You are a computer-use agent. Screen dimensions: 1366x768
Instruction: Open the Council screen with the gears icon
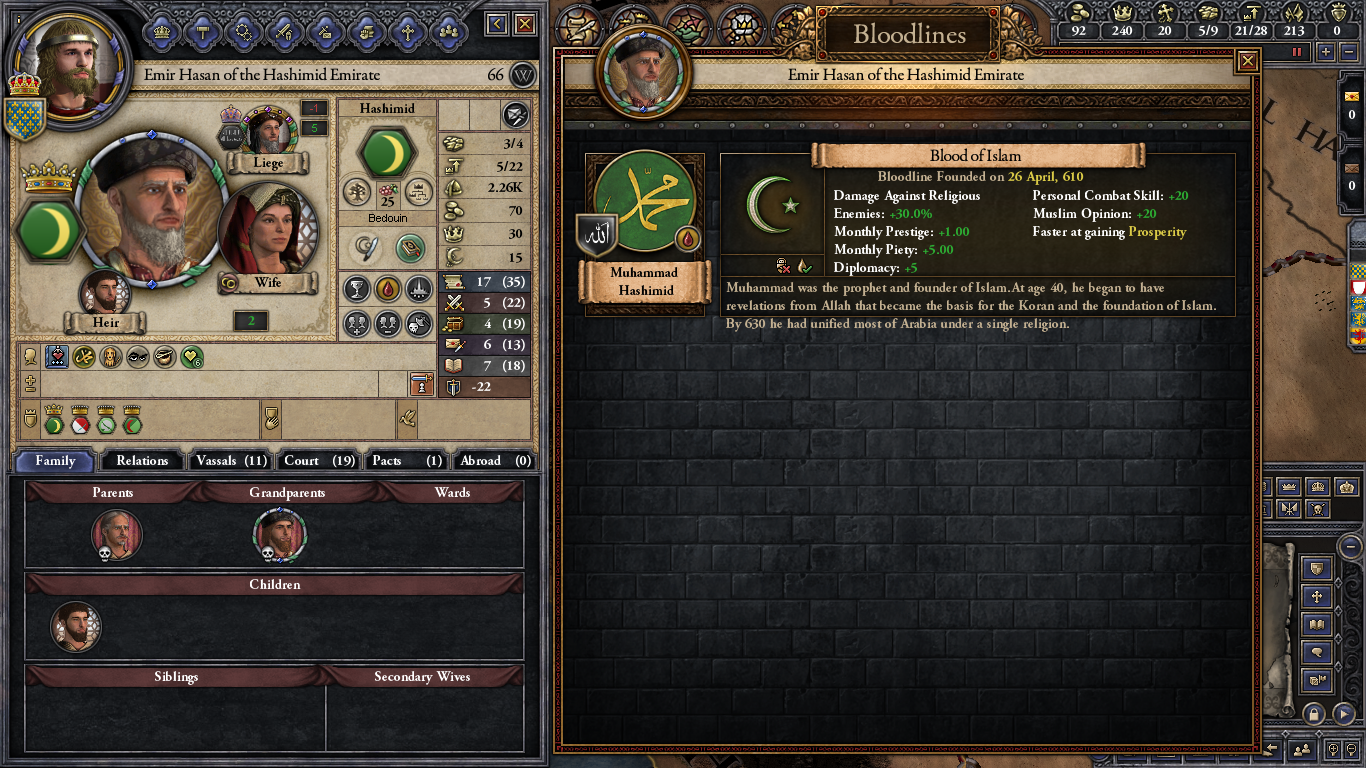click(243, 30)
